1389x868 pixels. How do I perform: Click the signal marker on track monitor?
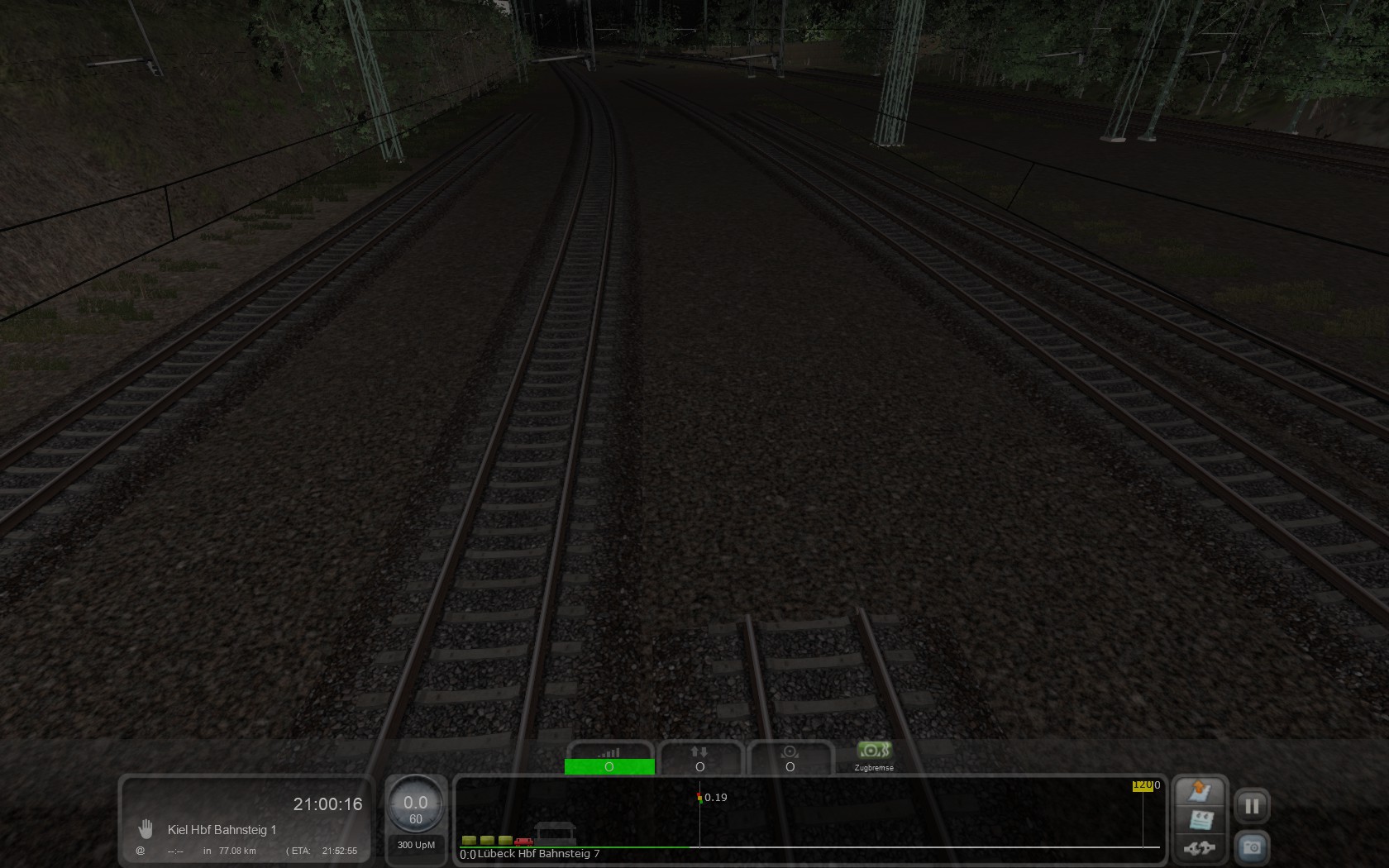pyautogui.click(x=699, y=798)
